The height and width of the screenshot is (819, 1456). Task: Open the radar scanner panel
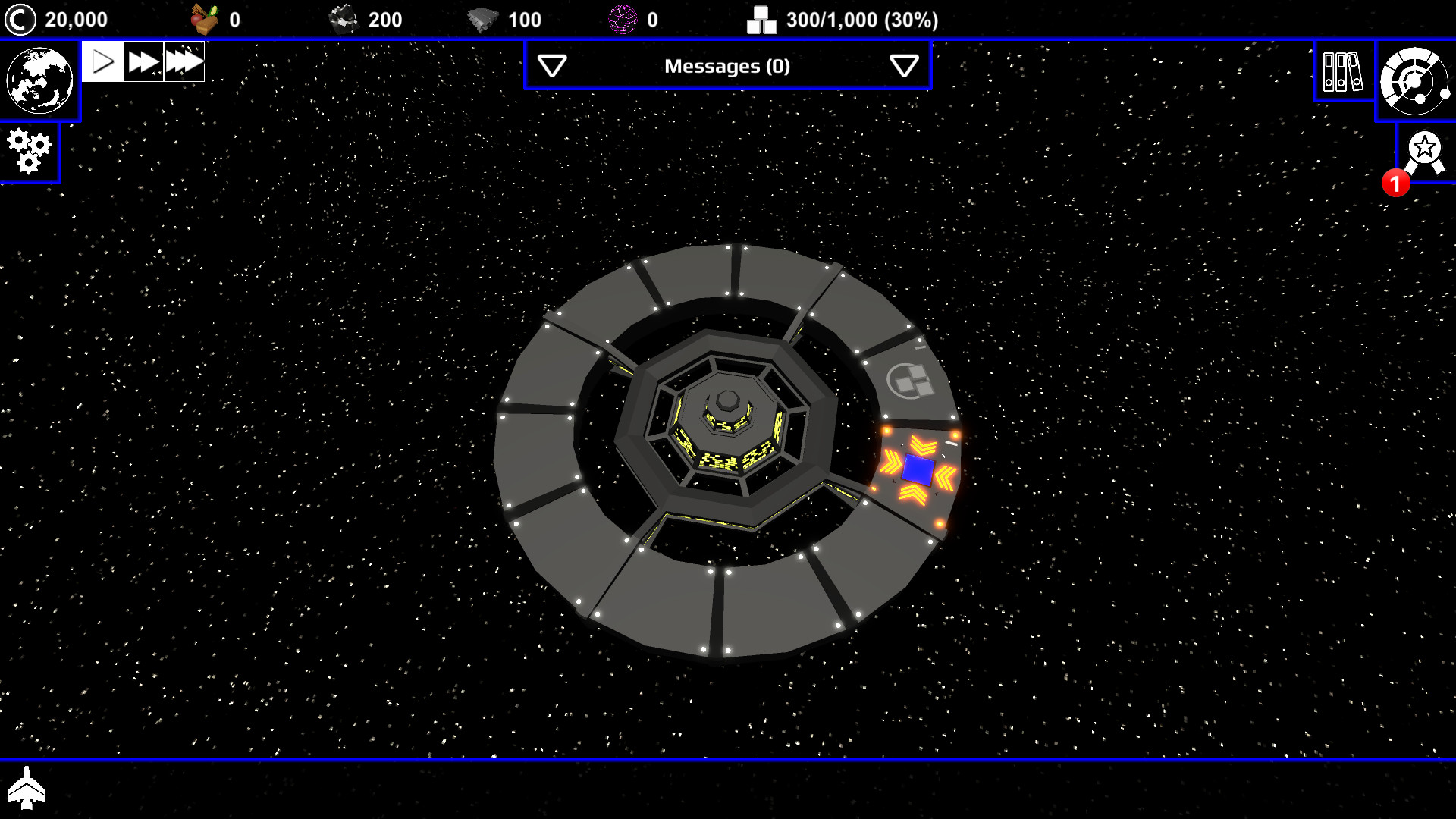(1417, 78)
